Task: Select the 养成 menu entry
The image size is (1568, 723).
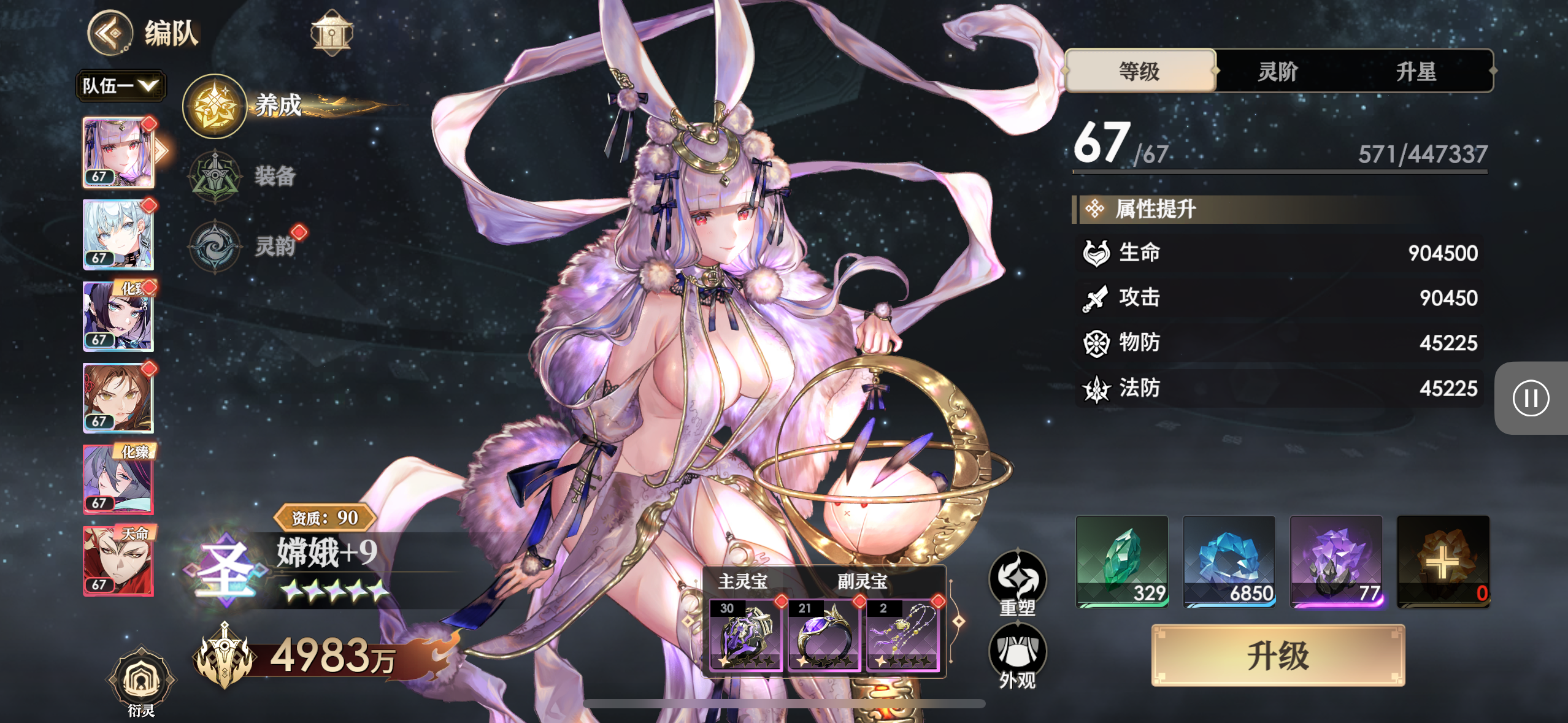Action: (215, 107)
